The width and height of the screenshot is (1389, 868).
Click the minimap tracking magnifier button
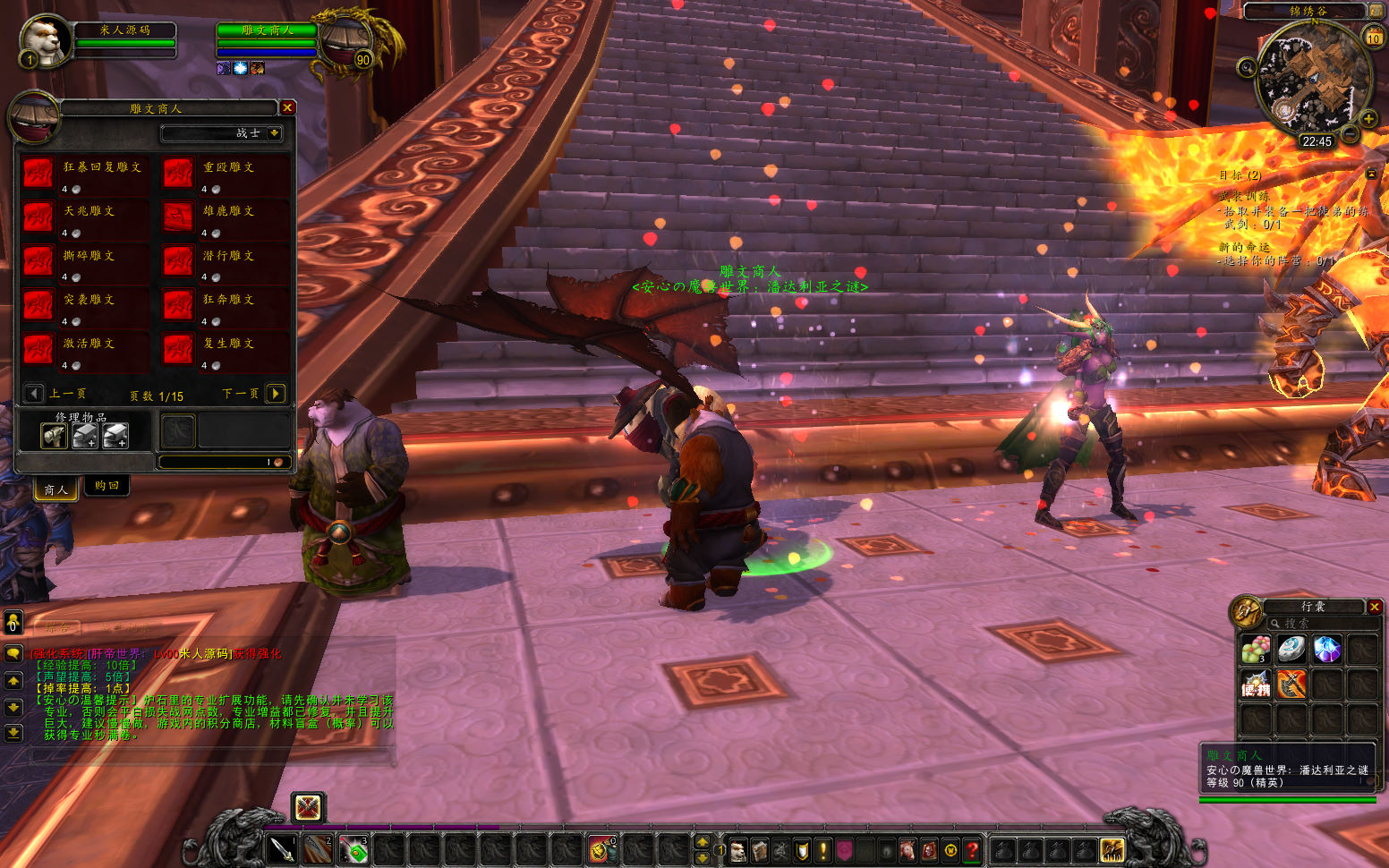pyautogui.click(x=1247, y=67)
